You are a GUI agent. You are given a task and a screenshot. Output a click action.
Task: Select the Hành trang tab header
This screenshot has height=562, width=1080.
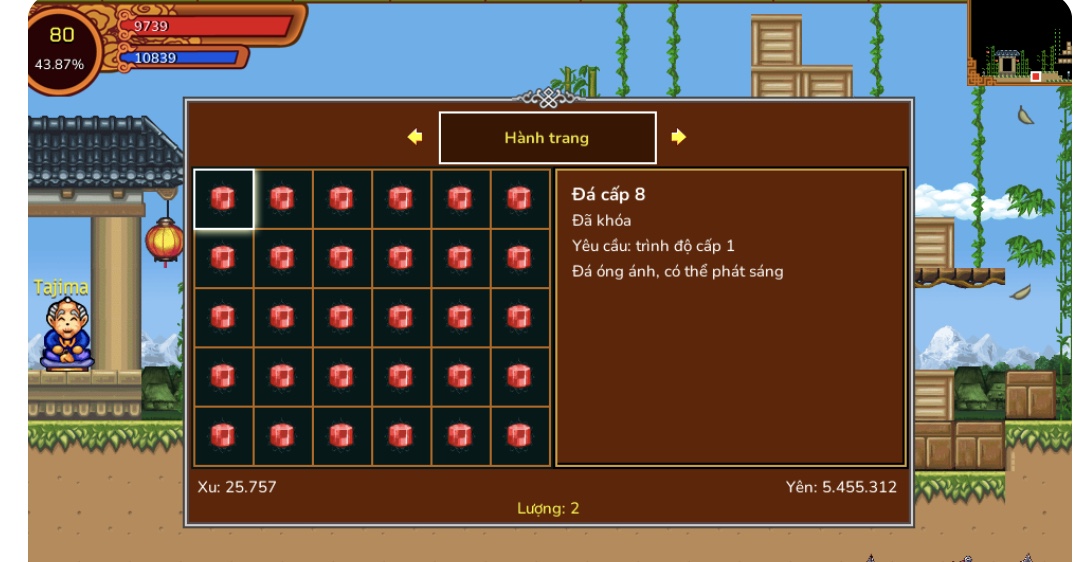[x=547, y=138]
